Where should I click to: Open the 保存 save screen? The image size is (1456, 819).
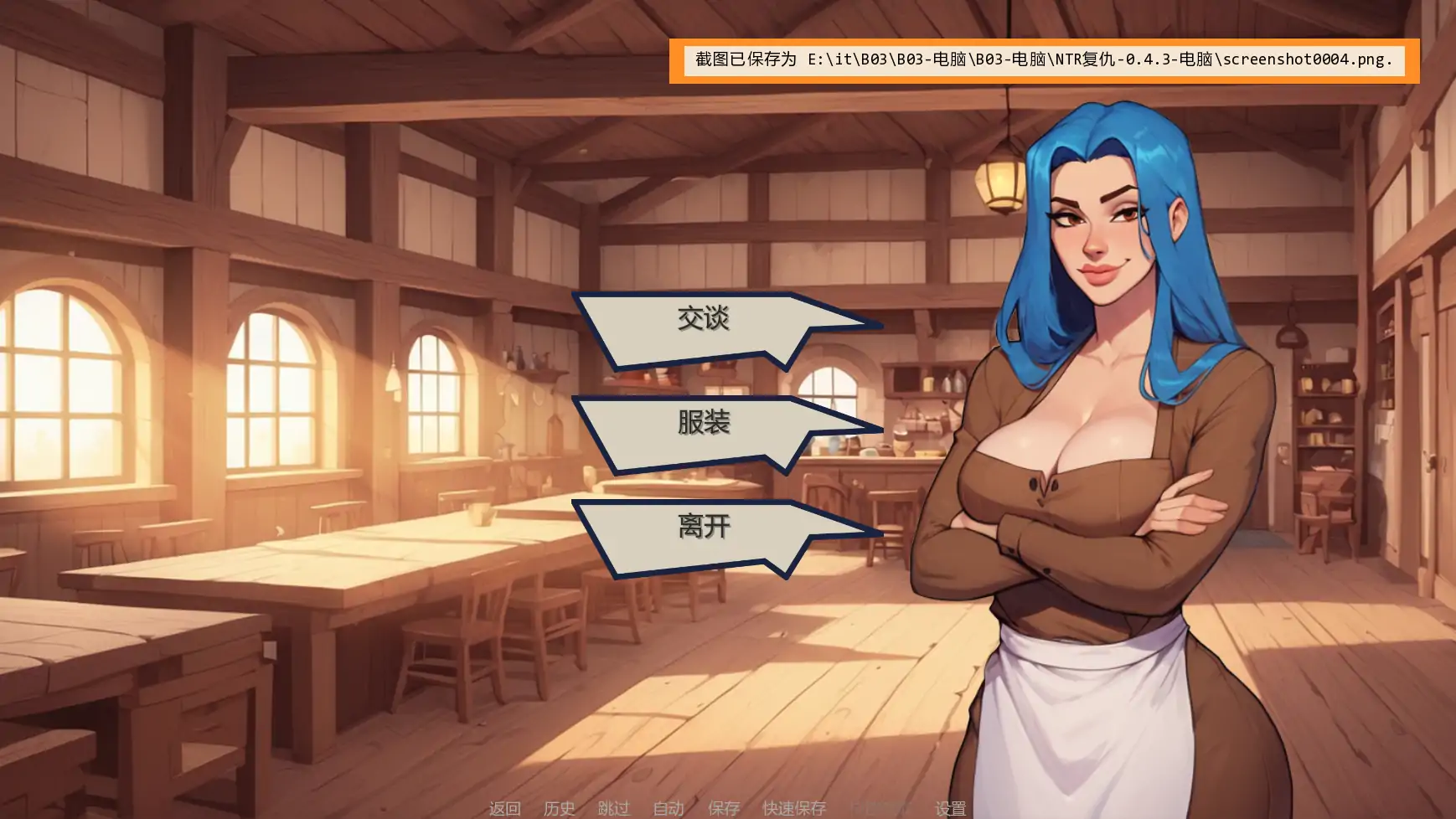724,808
